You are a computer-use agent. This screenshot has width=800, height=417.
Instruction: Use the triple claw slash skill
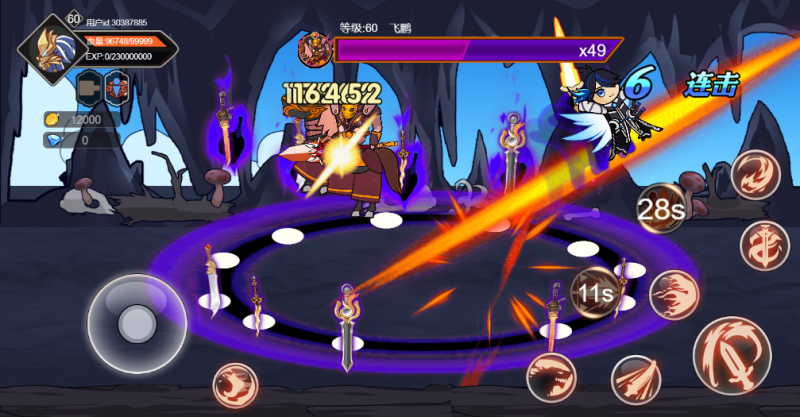click(x=636, y=379)
